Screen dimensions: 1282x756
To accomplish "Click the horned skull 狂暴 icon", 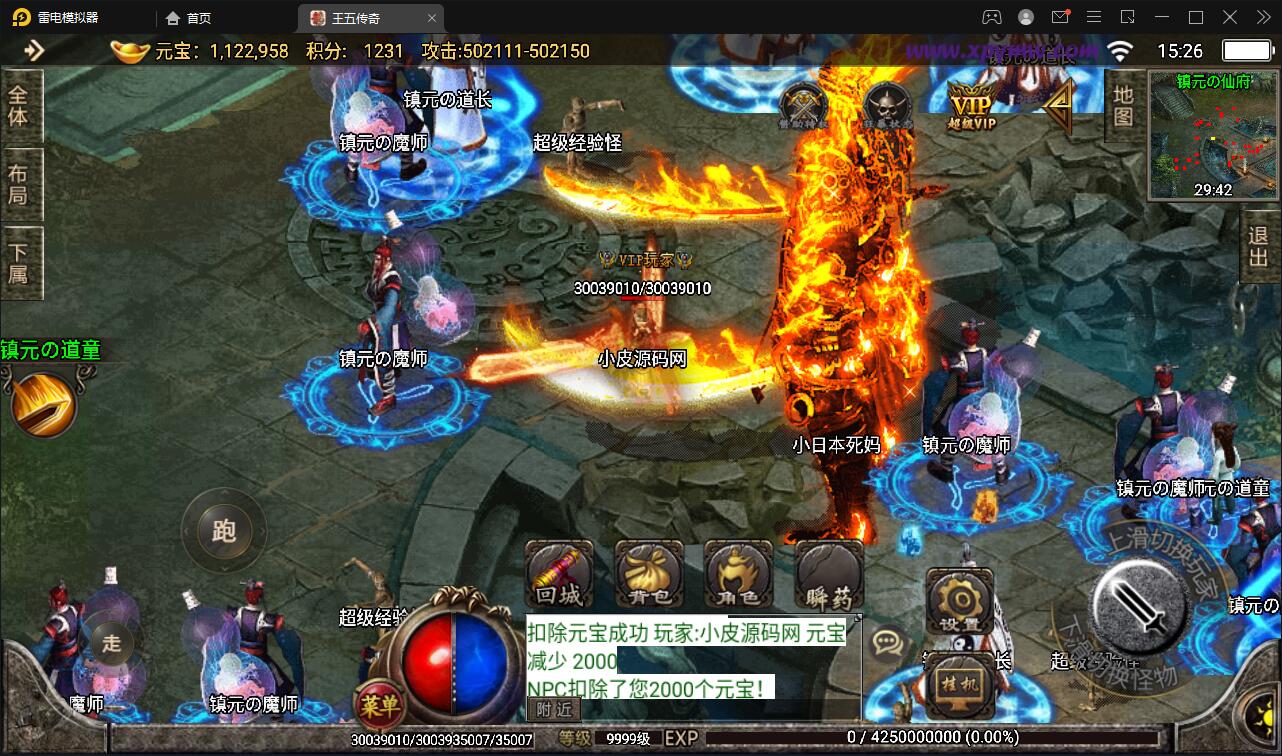I will click(x=887, y=105).
